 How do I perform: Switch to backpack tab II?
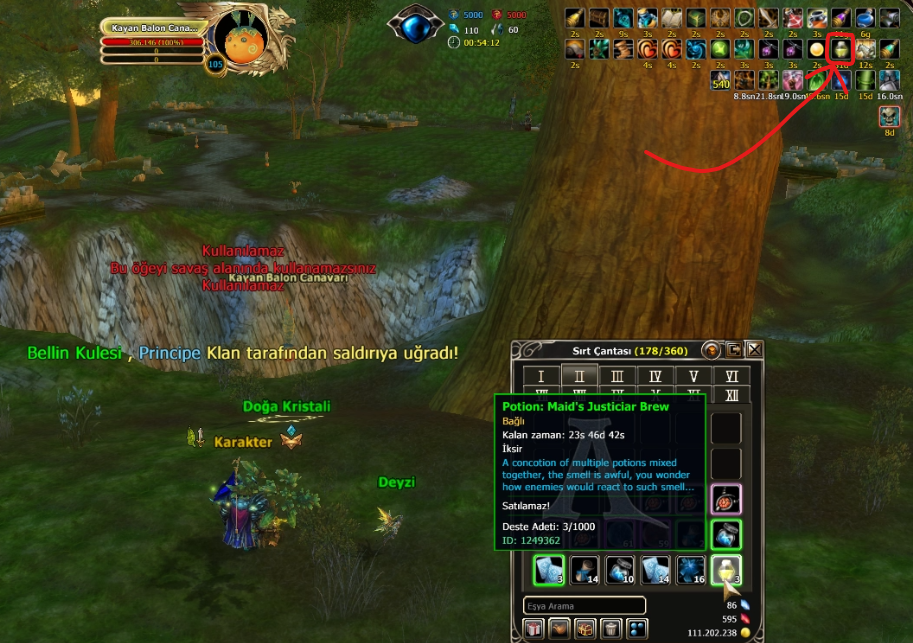(579, 377)
